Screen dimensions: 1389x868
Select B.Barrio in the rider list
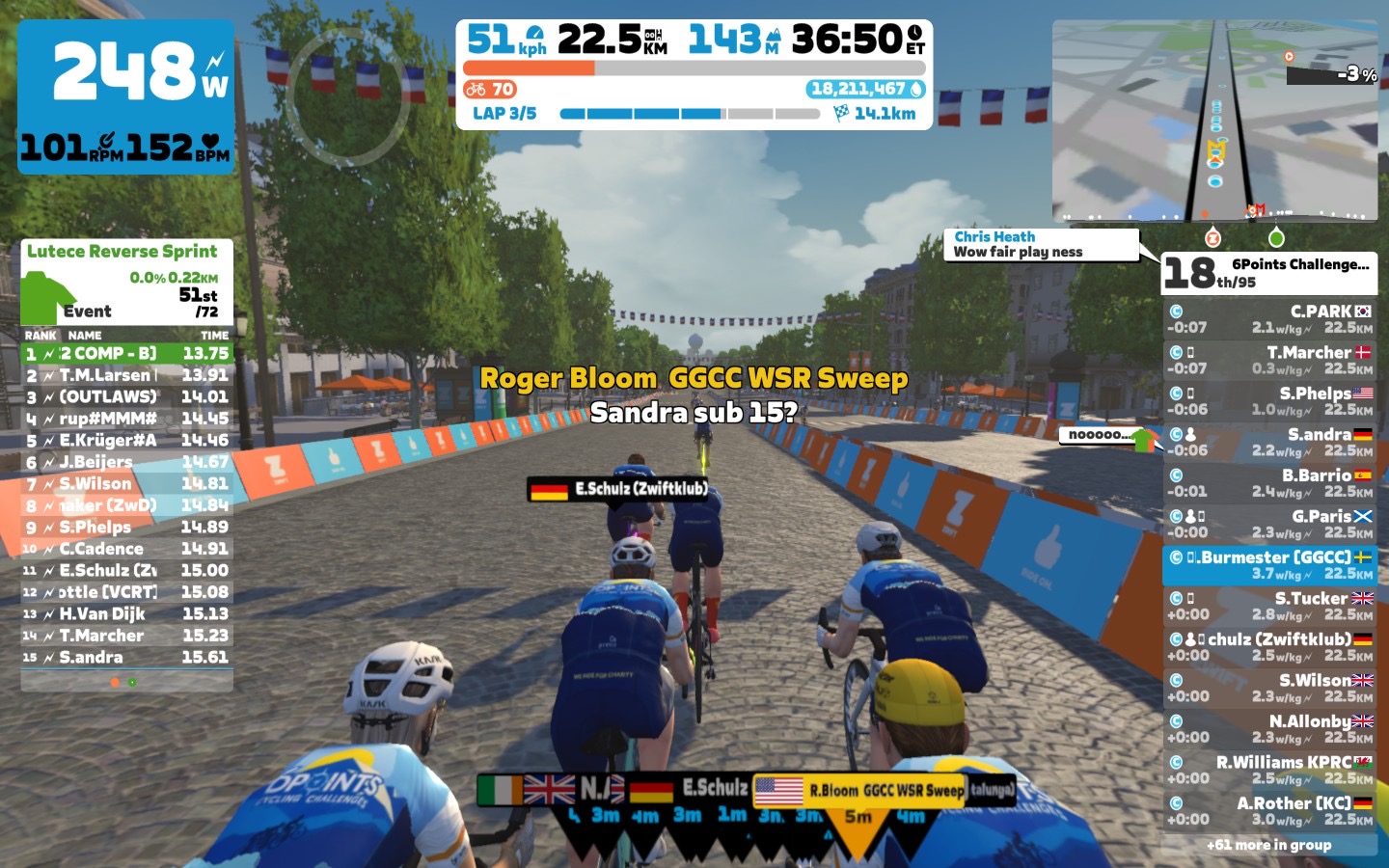click(x=1269, y=483)
